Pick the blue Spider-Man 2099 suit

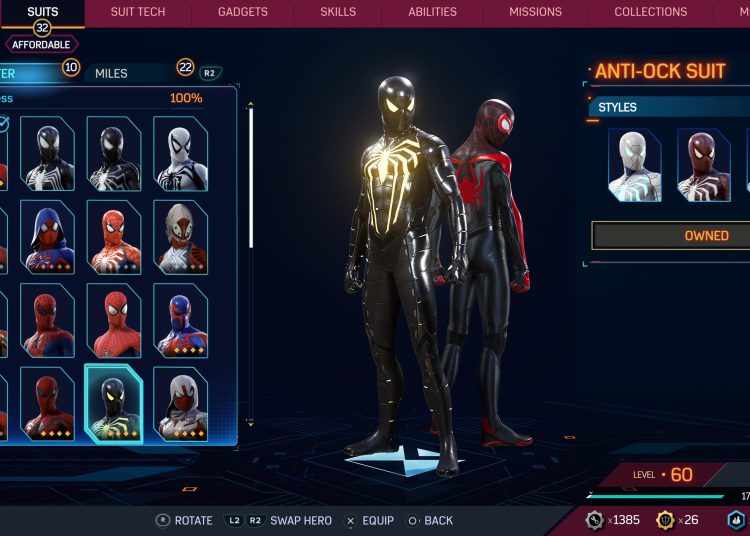[x=181, y=321]
